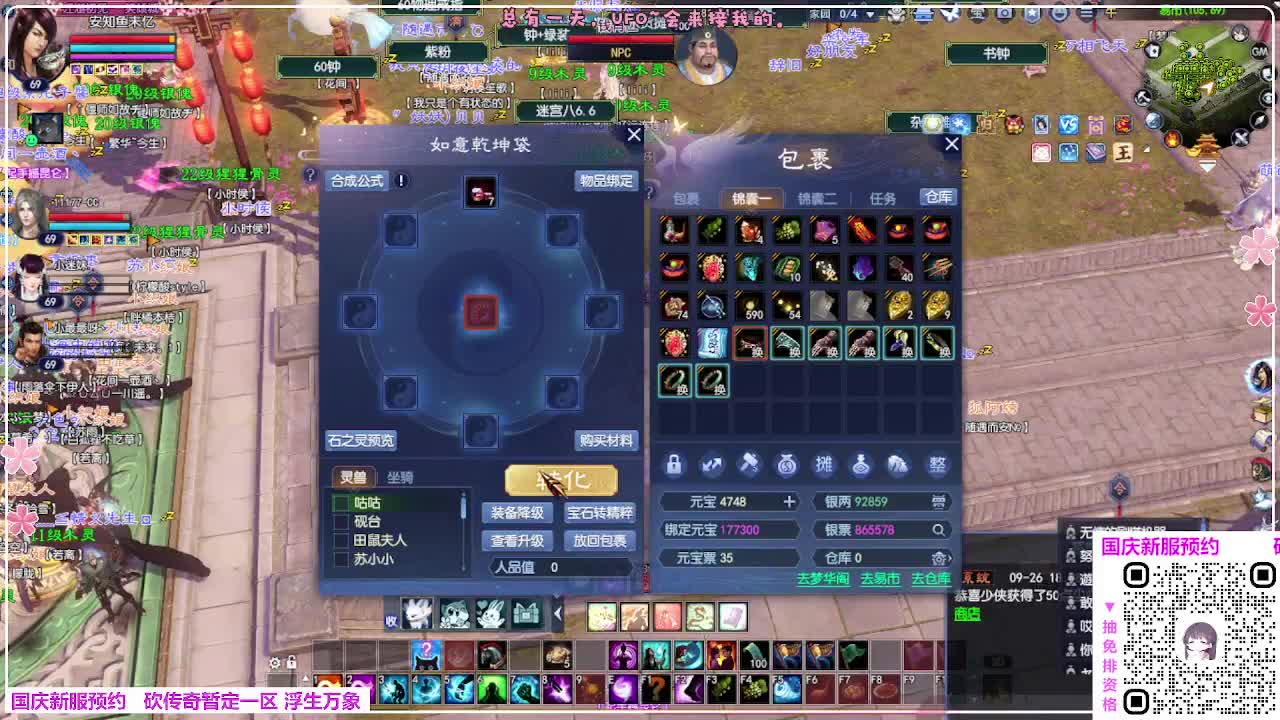This screenshot has height=720, width=1280.
Task: Open the hammer repair icon in the bag
Action: [x=750, y=465]
